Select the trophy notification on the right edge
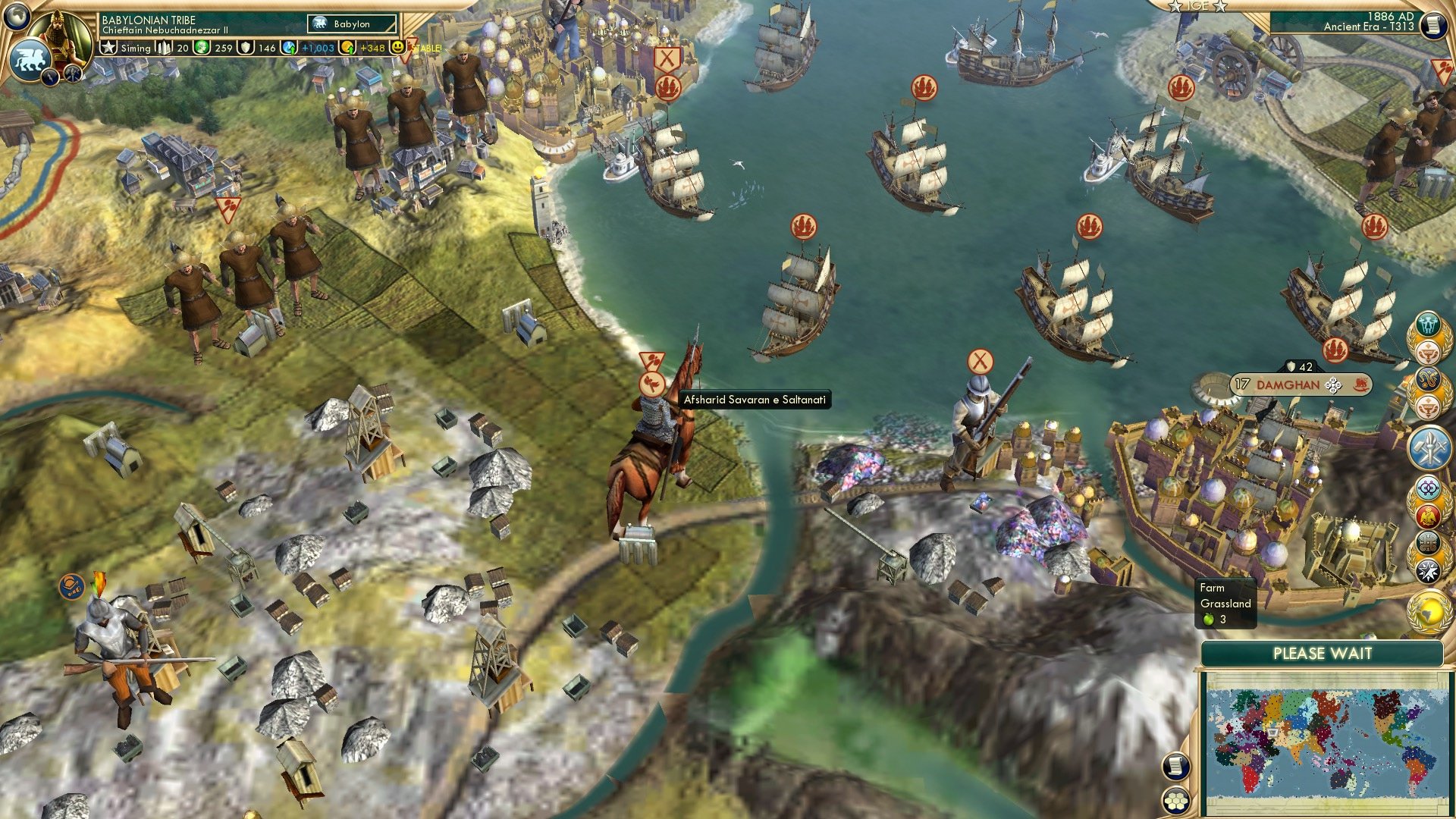1456x819 pixels. (1426, 353)
